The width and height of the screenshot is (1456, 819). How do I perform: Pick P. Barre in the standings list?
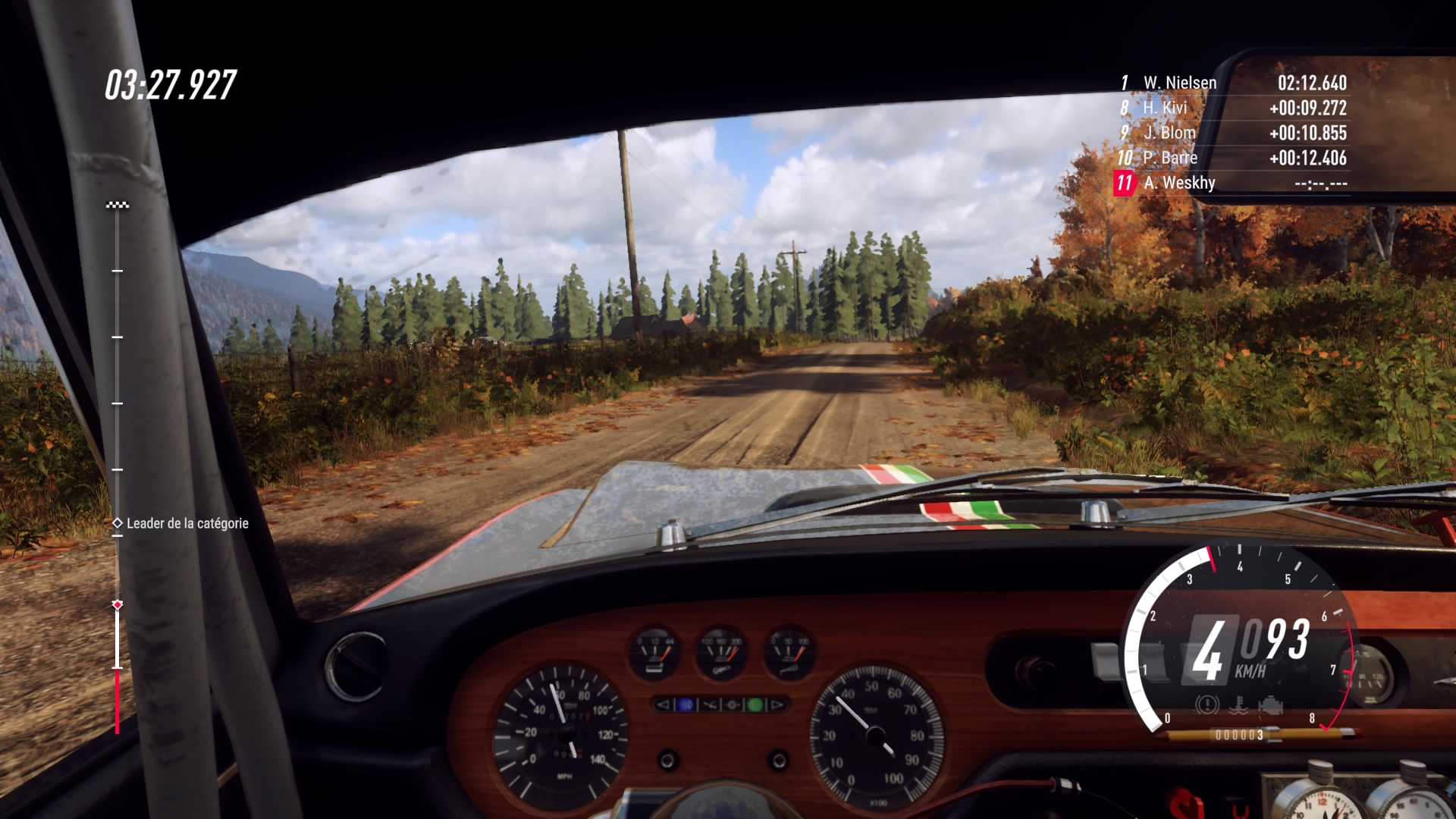coord(1232,158)
